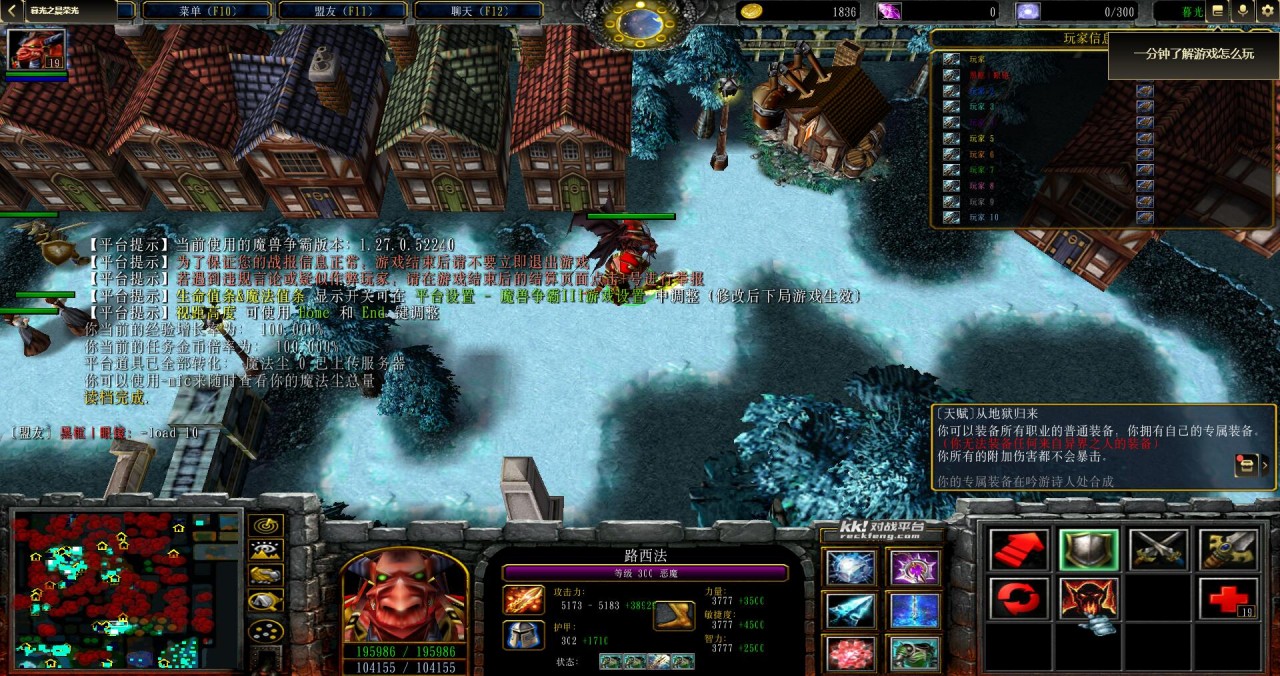Viewport: 1280px width, 676px height.
Task: Click the minimap
Action: pos(127,589)
